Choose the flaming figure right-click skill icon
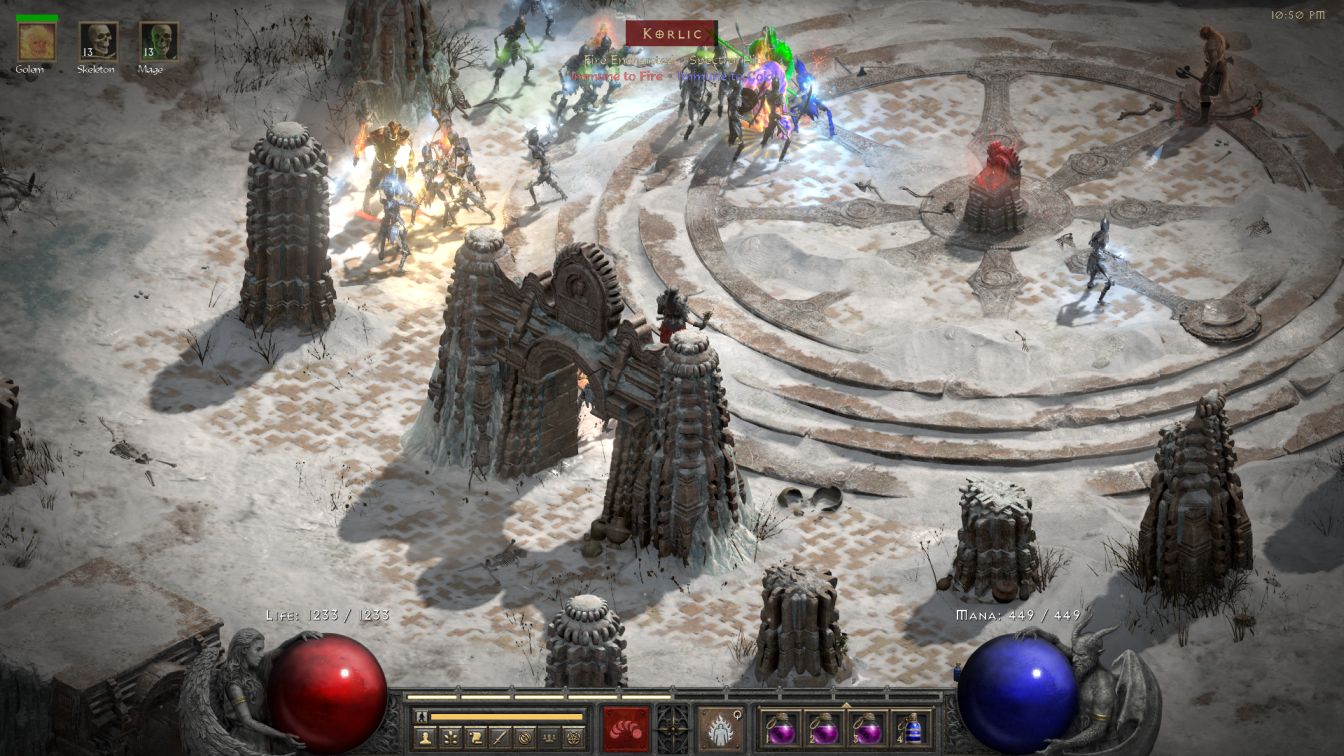Viewport: 1344px width, 756px height. [x=720, y=728]
